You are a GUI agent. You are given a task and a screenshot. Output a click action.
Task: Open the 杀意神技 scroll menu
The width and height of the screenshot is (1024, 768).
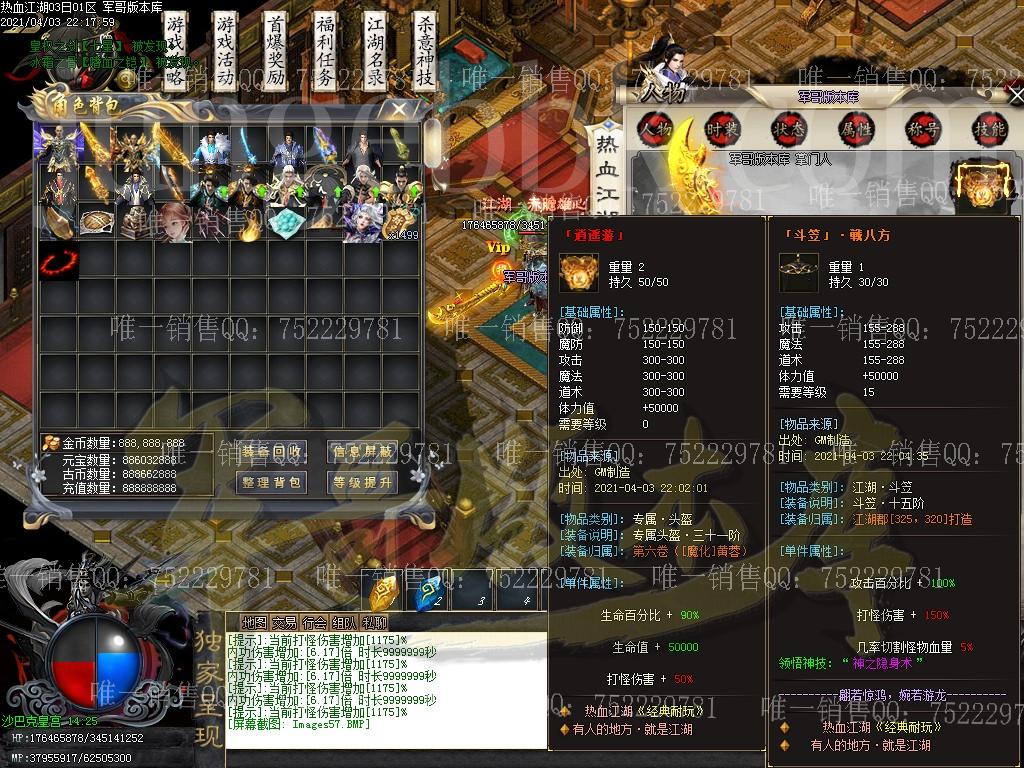tap(424, 50)
